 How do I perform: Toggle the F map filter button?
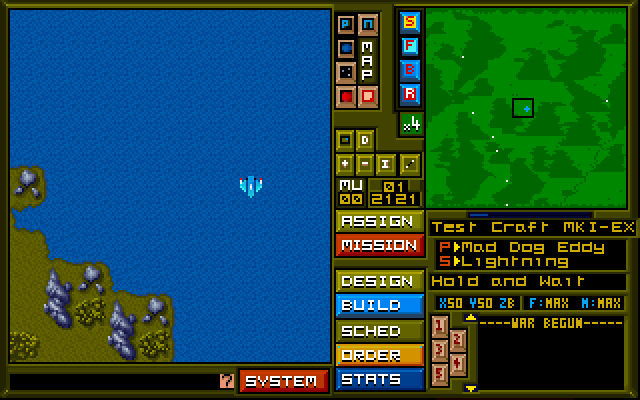point(410,45)
